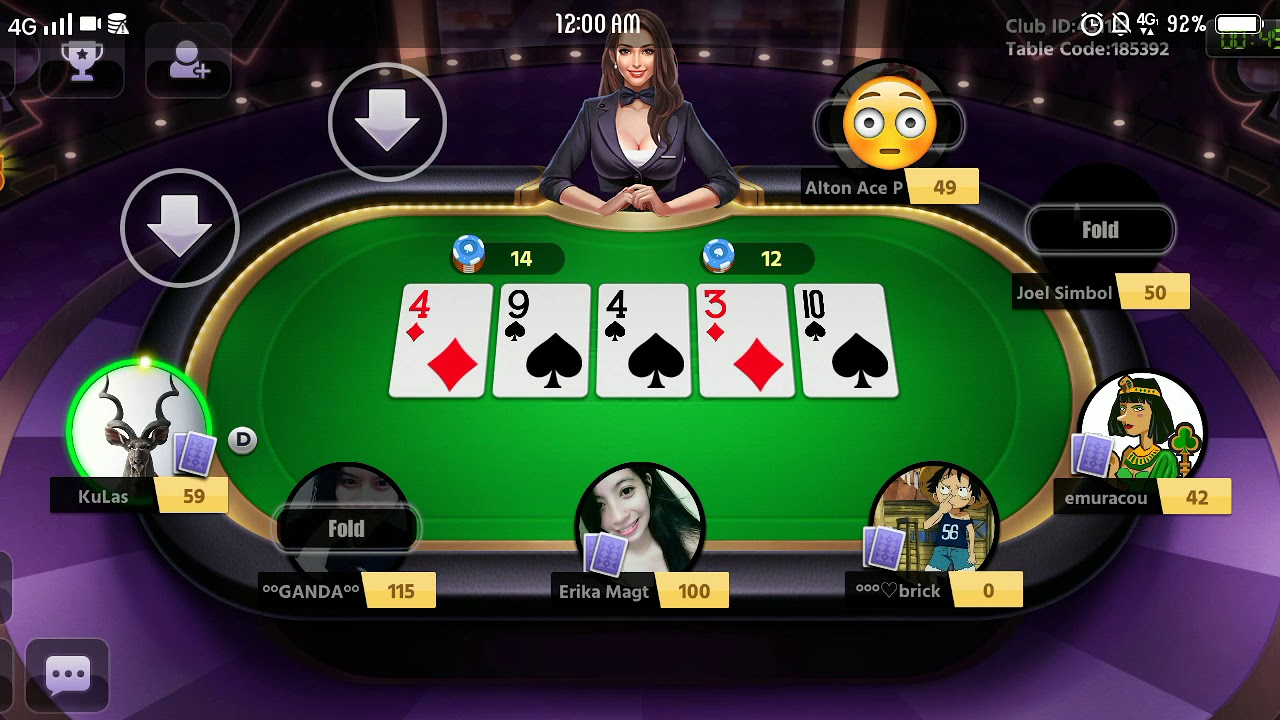Tap the add friend icon
1280x720 pixels.
[x=187, y=58]
